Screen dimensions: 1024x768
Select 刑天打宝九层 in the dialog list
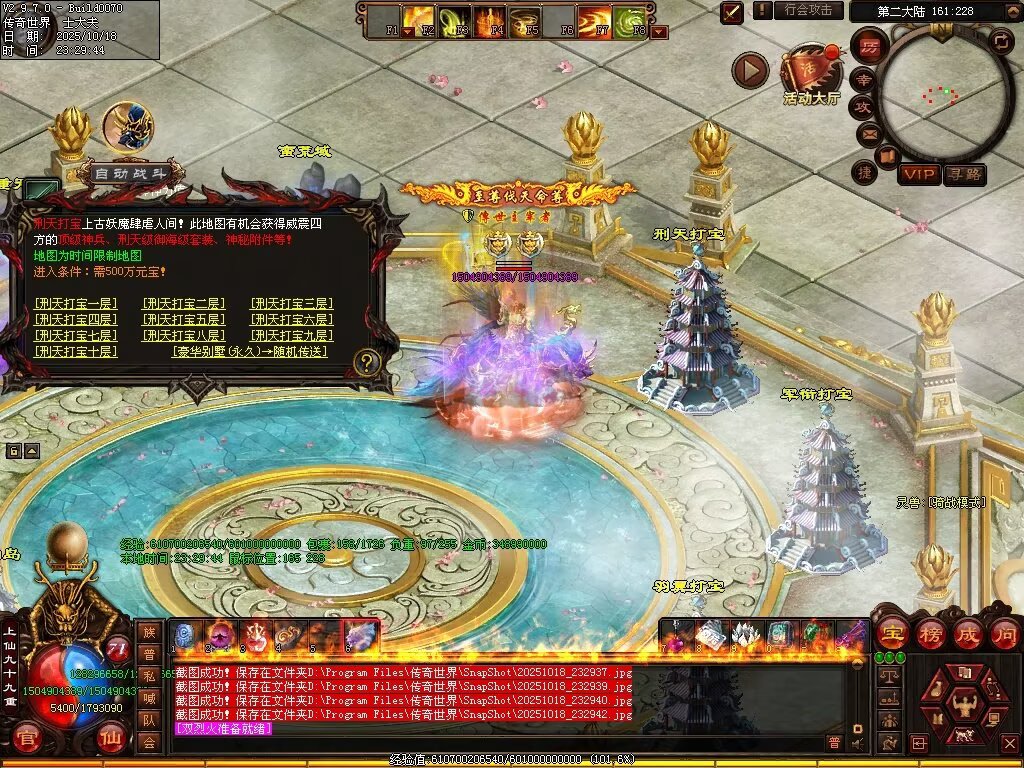(x=292, y=336)
